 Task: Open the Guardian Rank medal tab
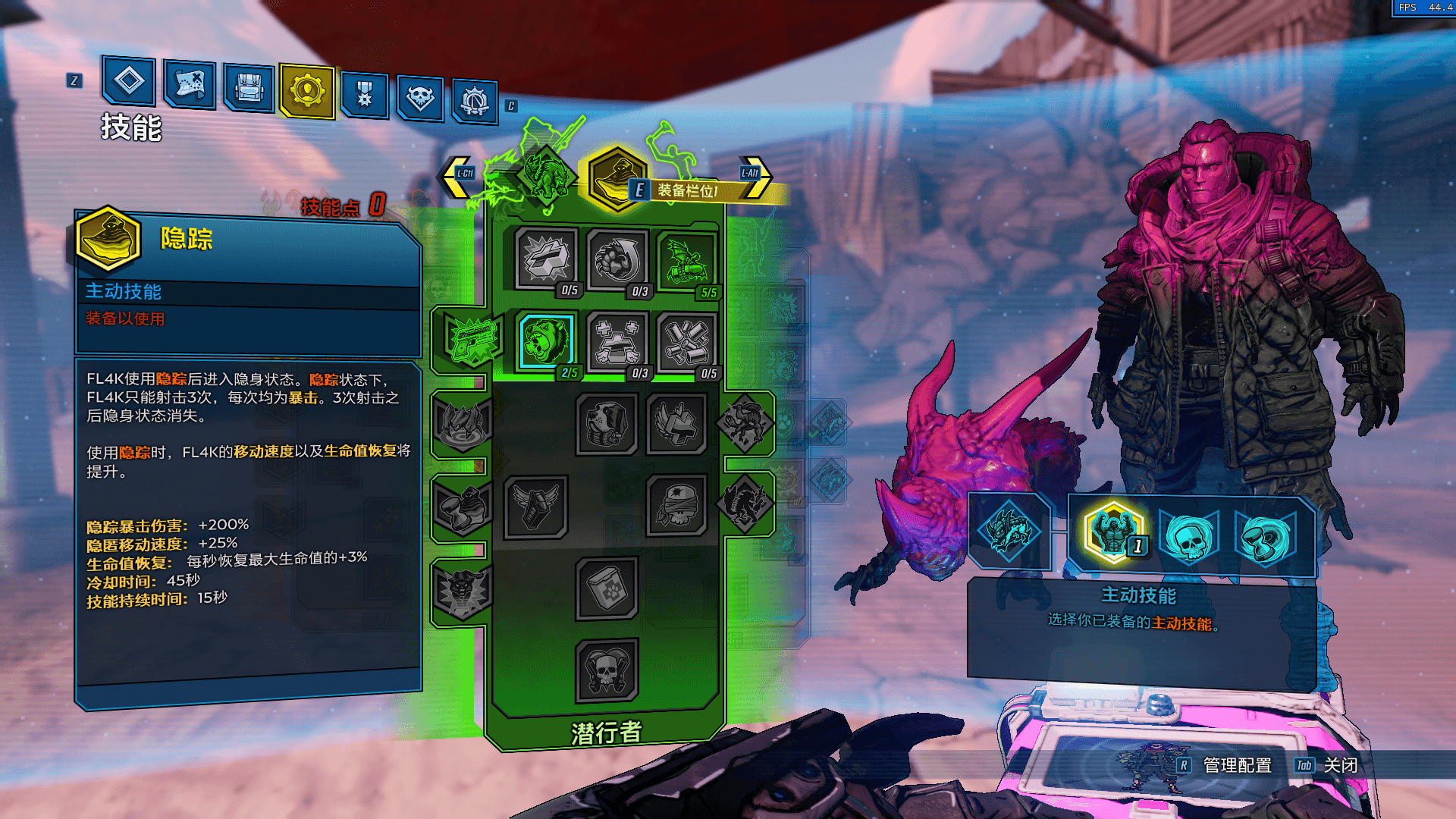365,95
